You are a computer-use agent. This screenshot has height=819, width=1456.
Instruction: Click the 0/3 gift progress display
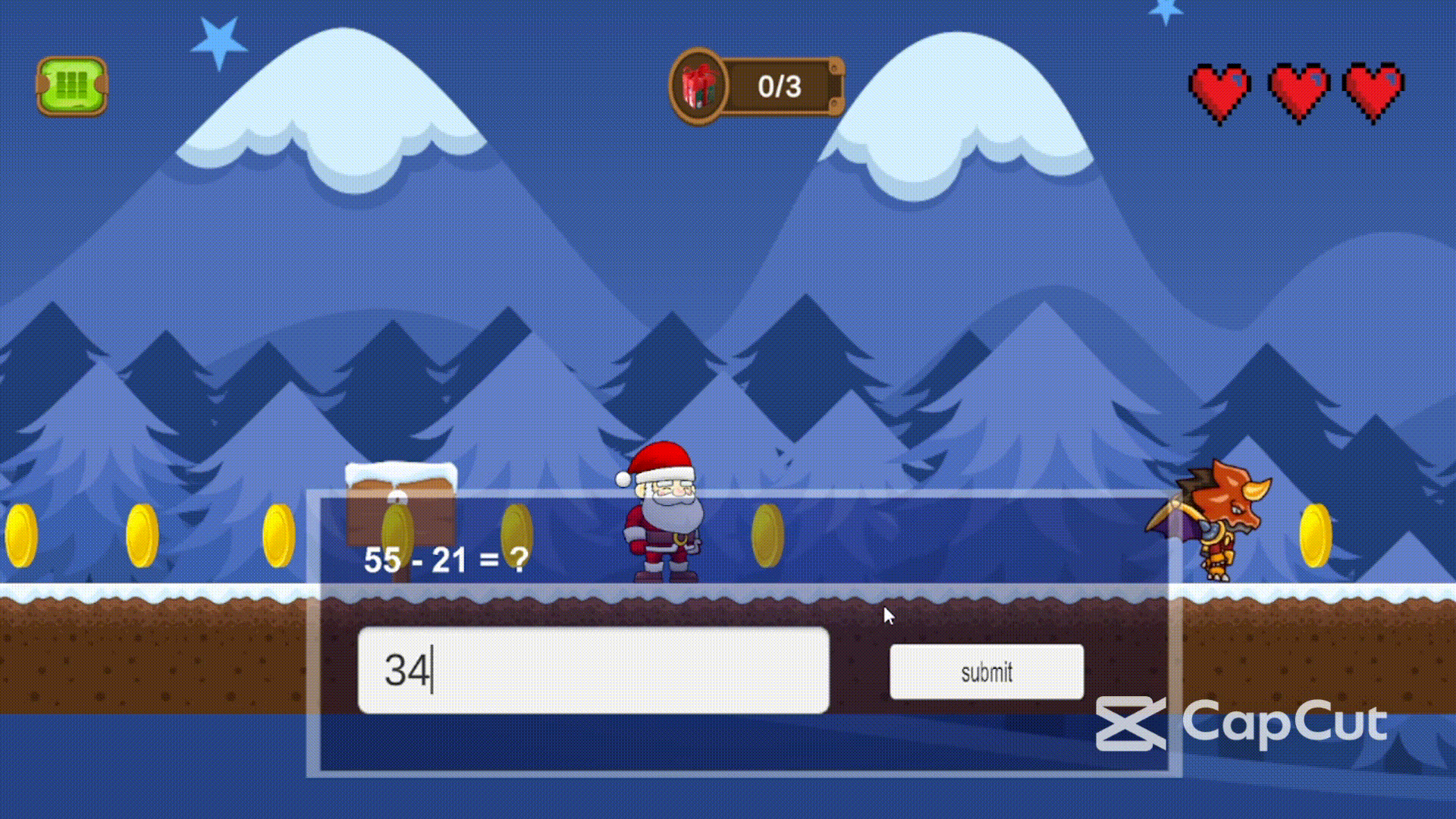pos(781,86)
